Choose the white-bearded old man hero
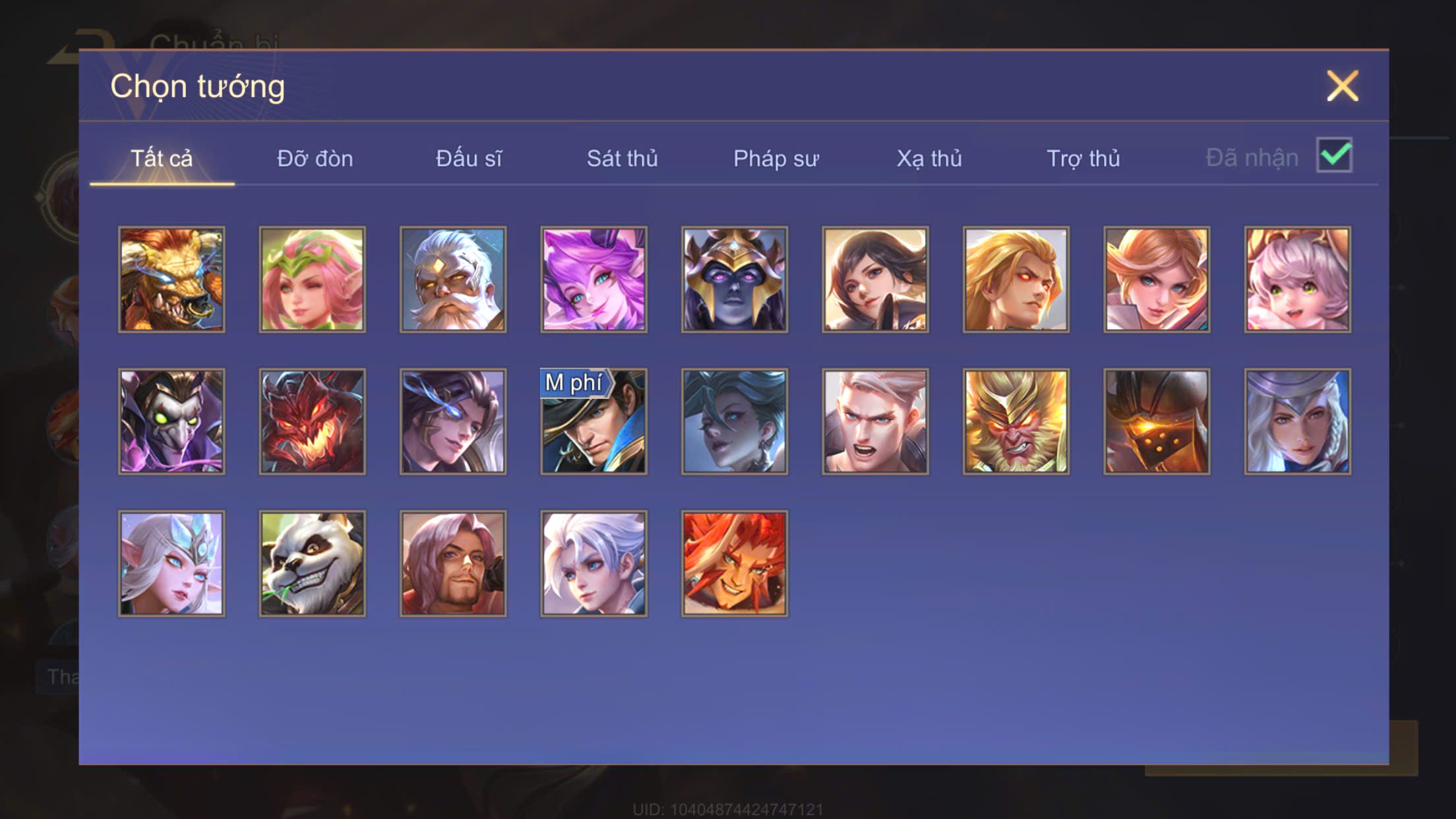1456x819 pixels. [x=453, y=280]
